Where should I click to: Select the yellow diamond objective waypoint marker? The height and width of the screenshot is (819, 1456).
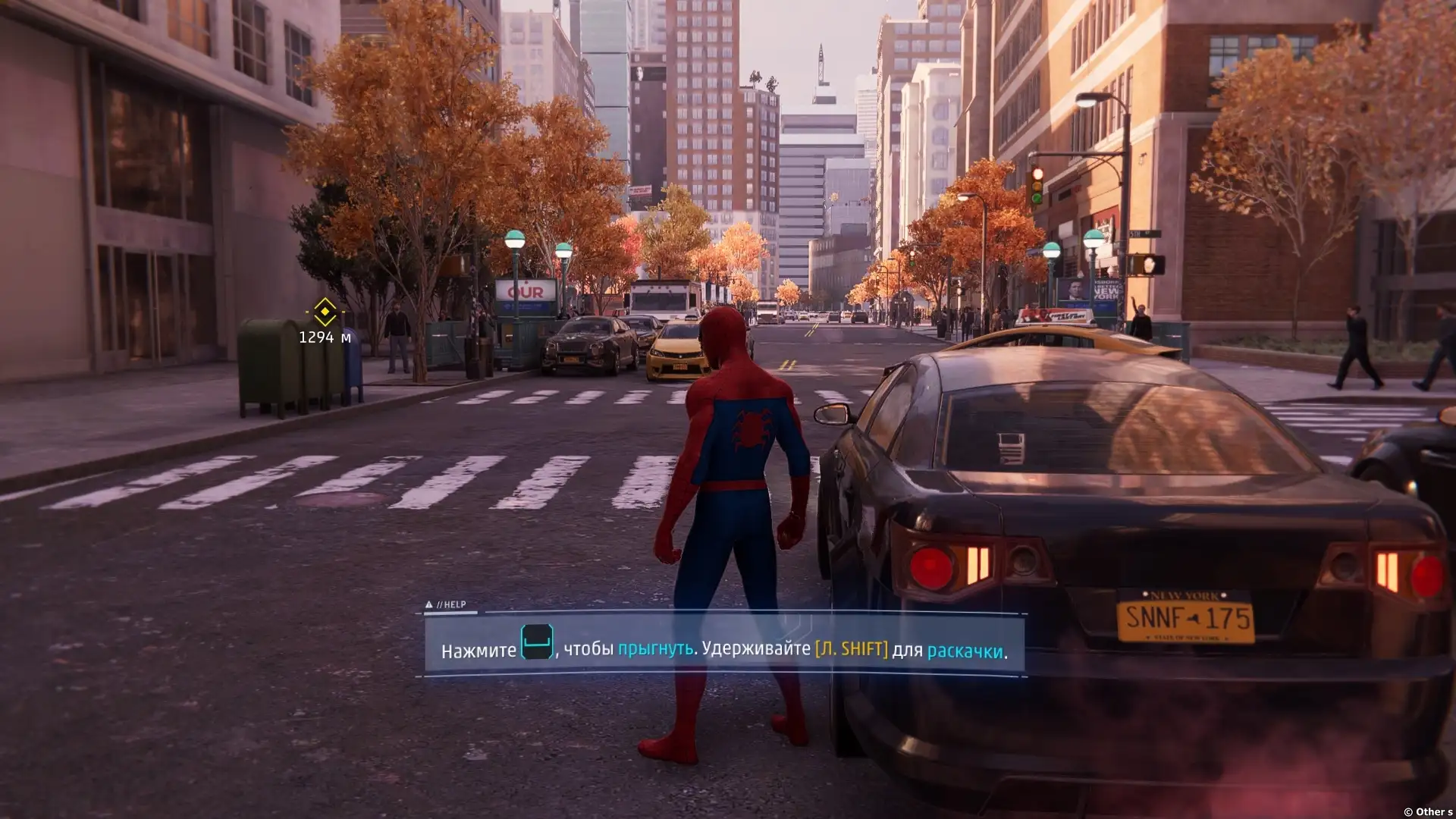tap(325, 312)
